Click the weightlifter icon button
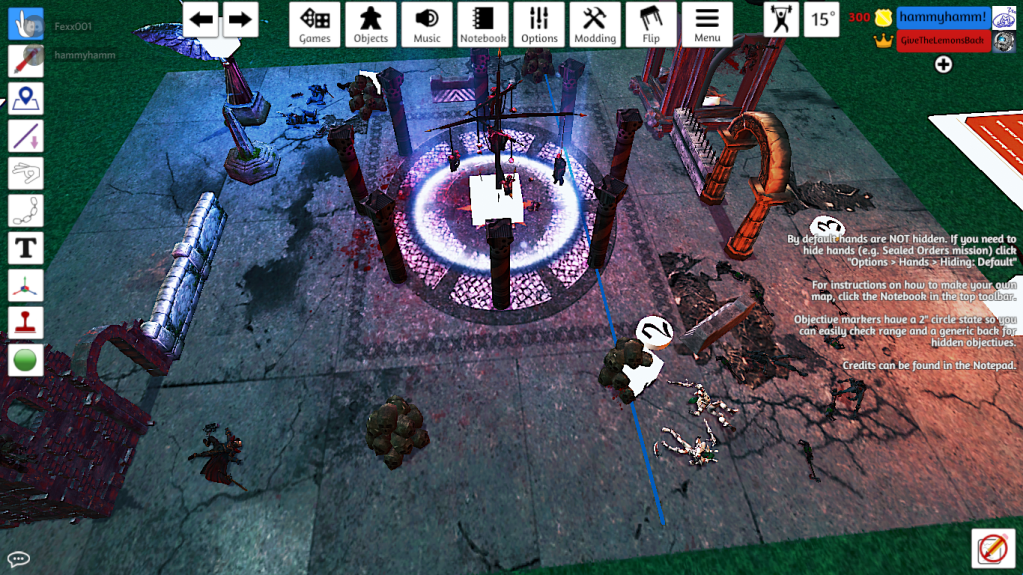 [781, 19]
